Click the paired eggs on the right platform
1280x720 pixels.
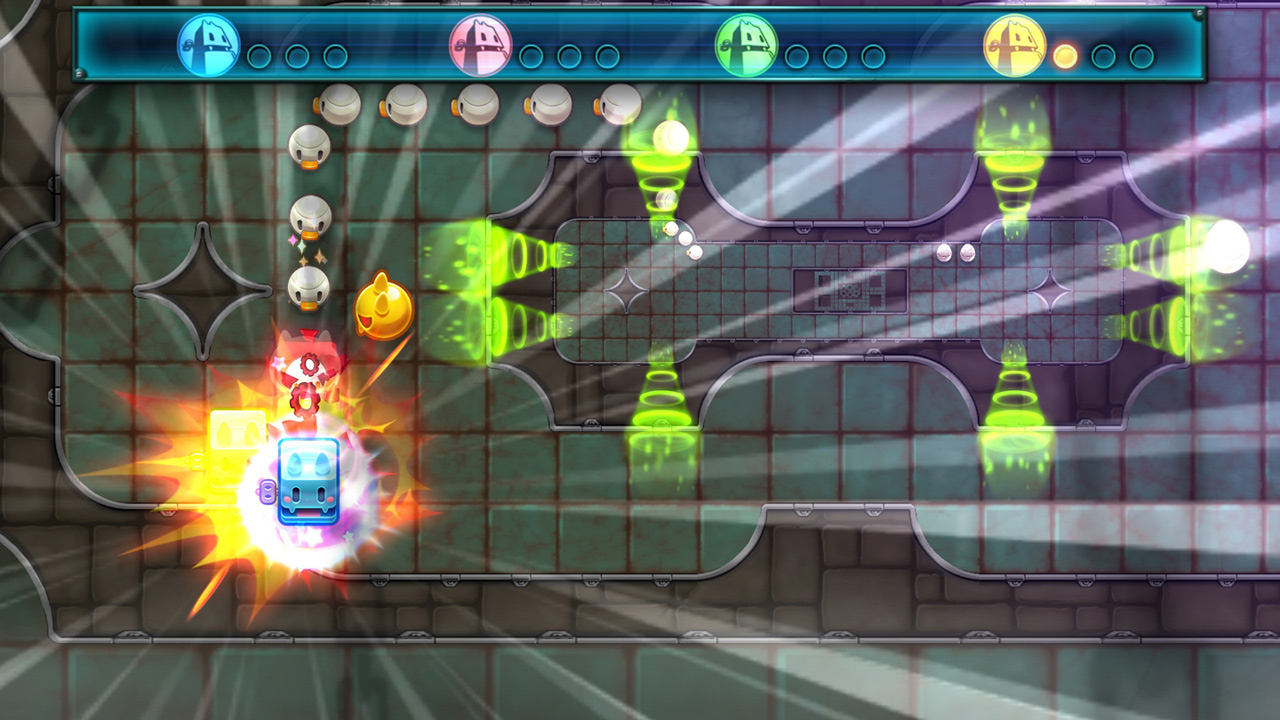point(957,254)
